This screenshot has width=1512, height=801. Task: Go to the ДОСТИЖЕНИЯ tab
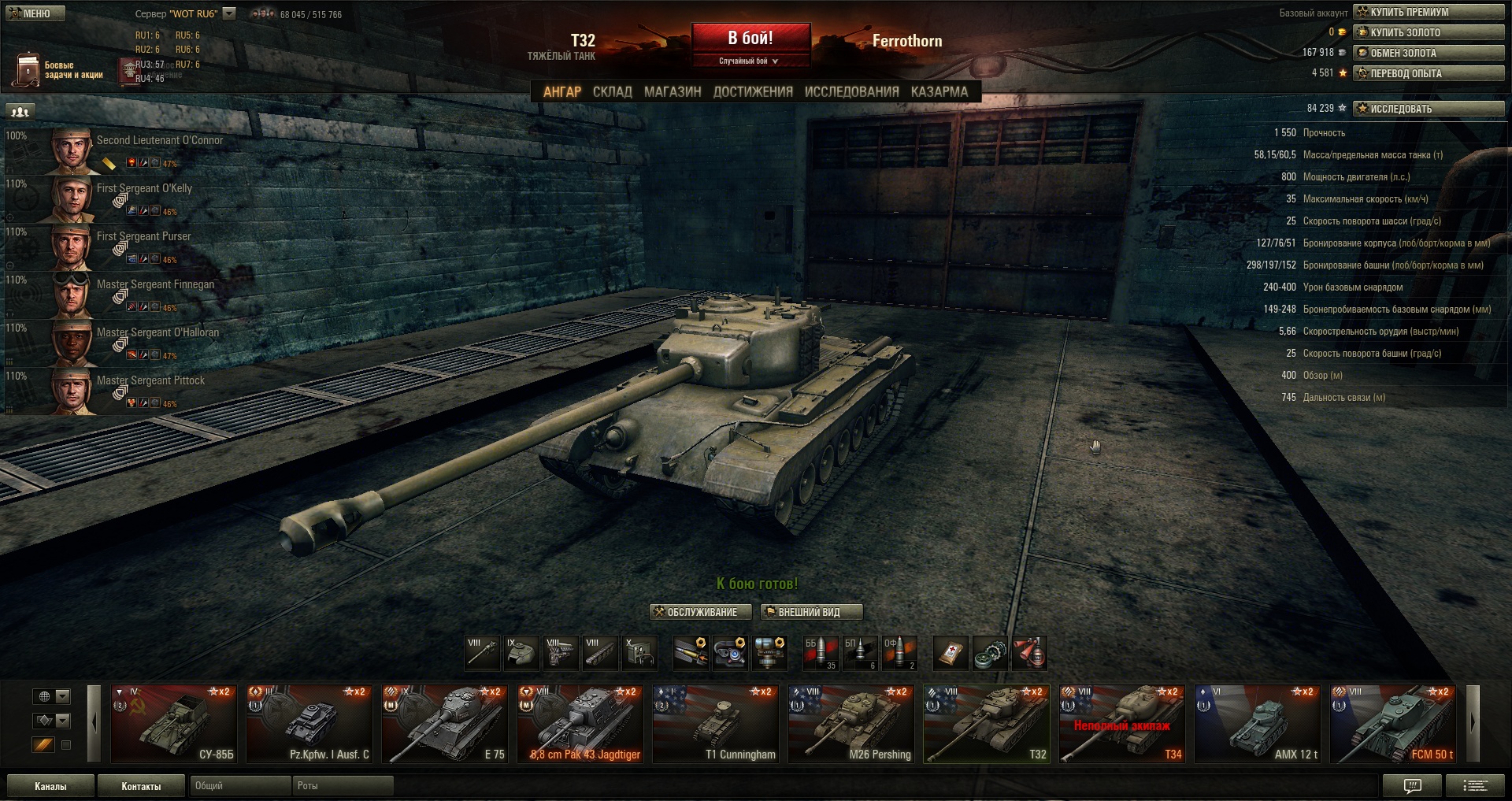753,92
